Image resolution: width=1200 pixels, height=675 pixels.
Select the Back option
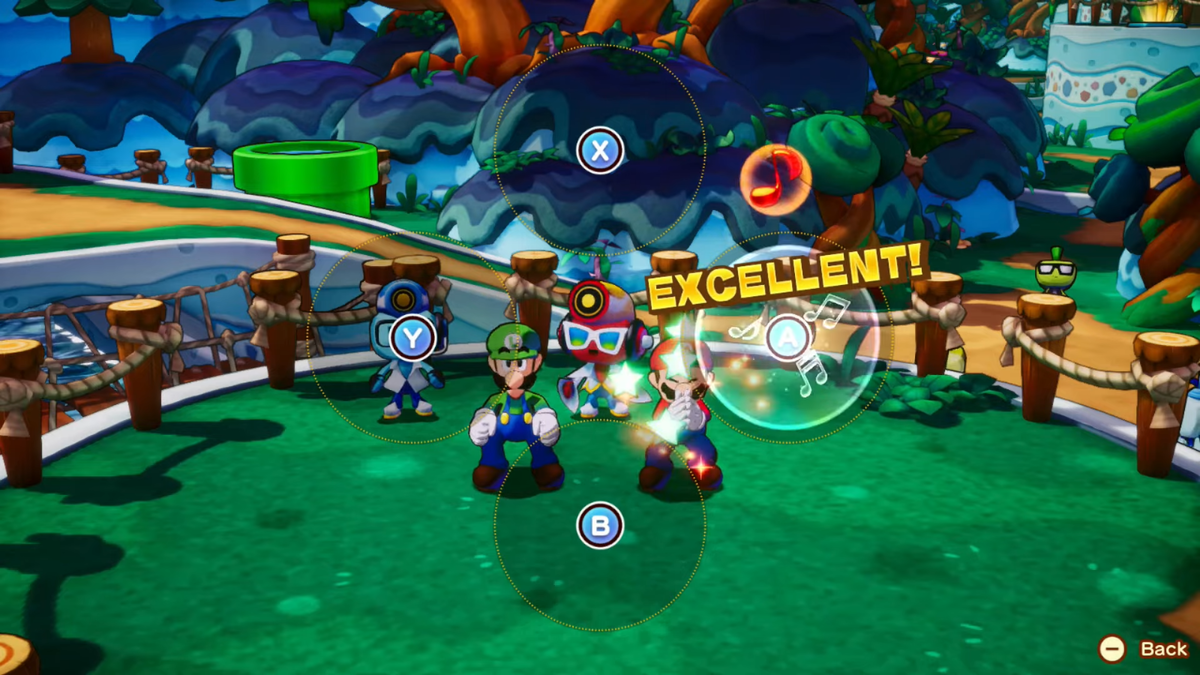click(x=1144, y=649)
